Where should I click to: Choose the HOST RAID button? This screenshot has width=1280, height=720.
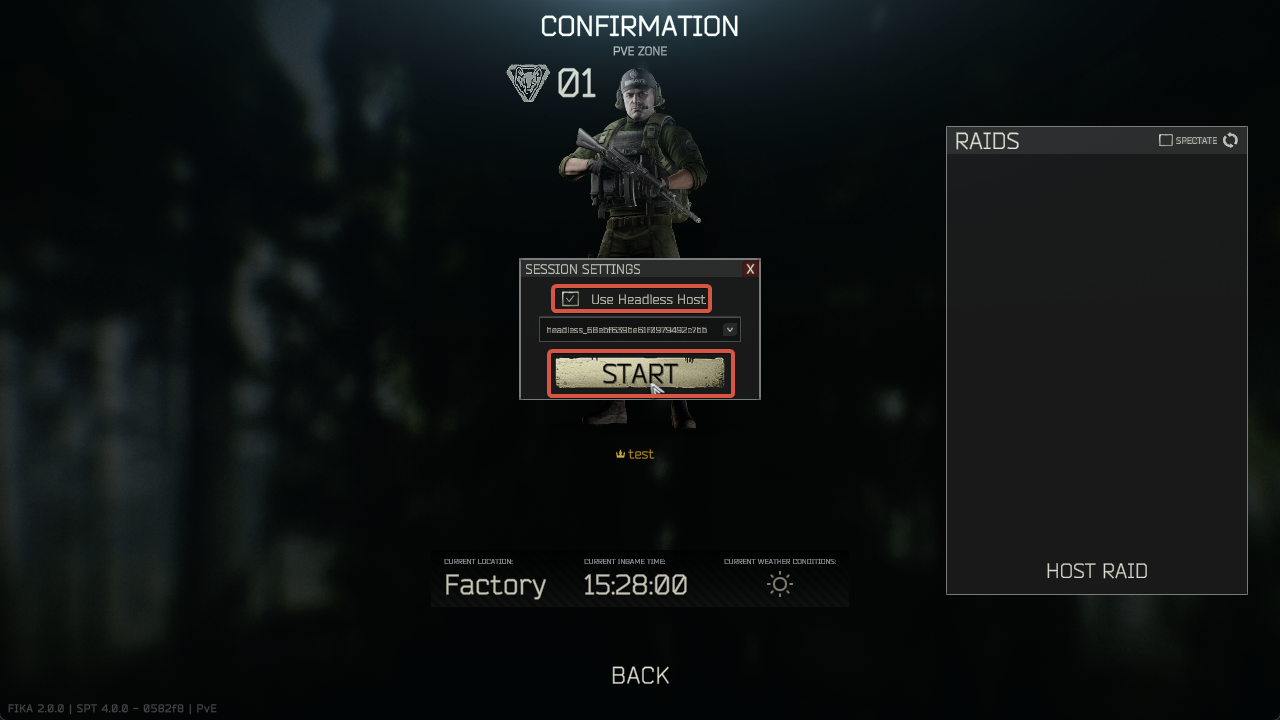pyautogui.click(x=1096, y=571)
